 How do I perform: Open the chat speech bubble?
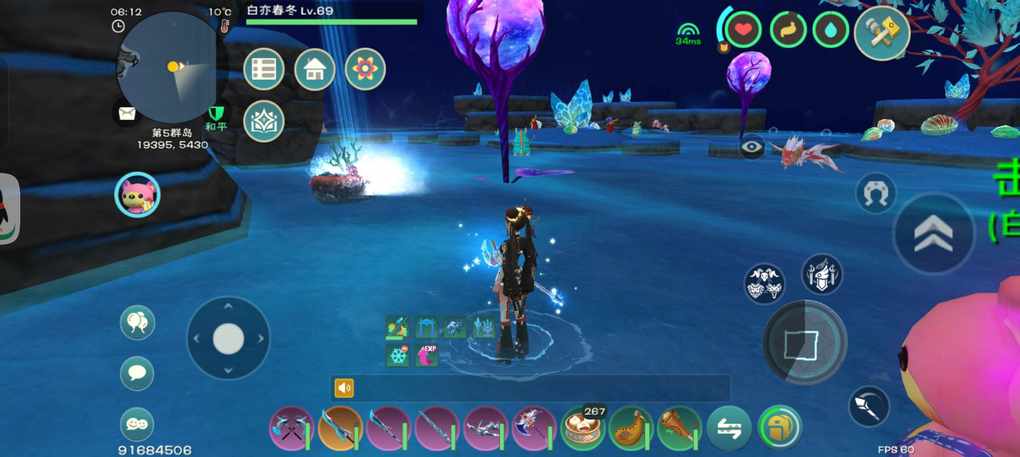(x=137, y=373)
